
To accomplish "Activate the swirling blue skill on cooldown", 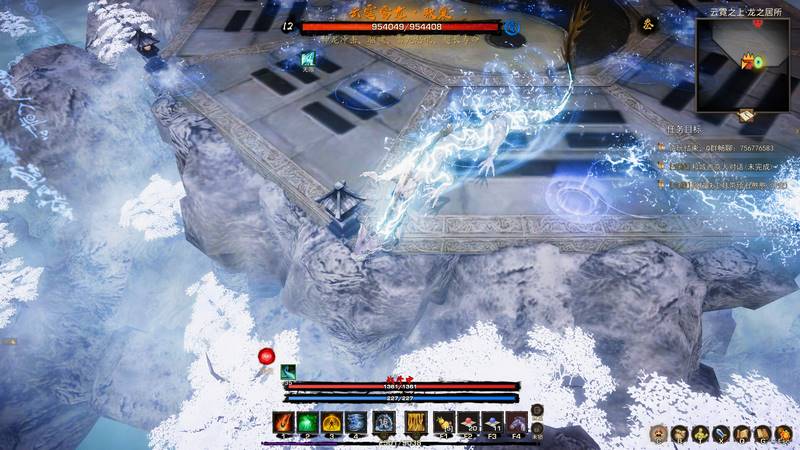I will (x=383, y=422).
